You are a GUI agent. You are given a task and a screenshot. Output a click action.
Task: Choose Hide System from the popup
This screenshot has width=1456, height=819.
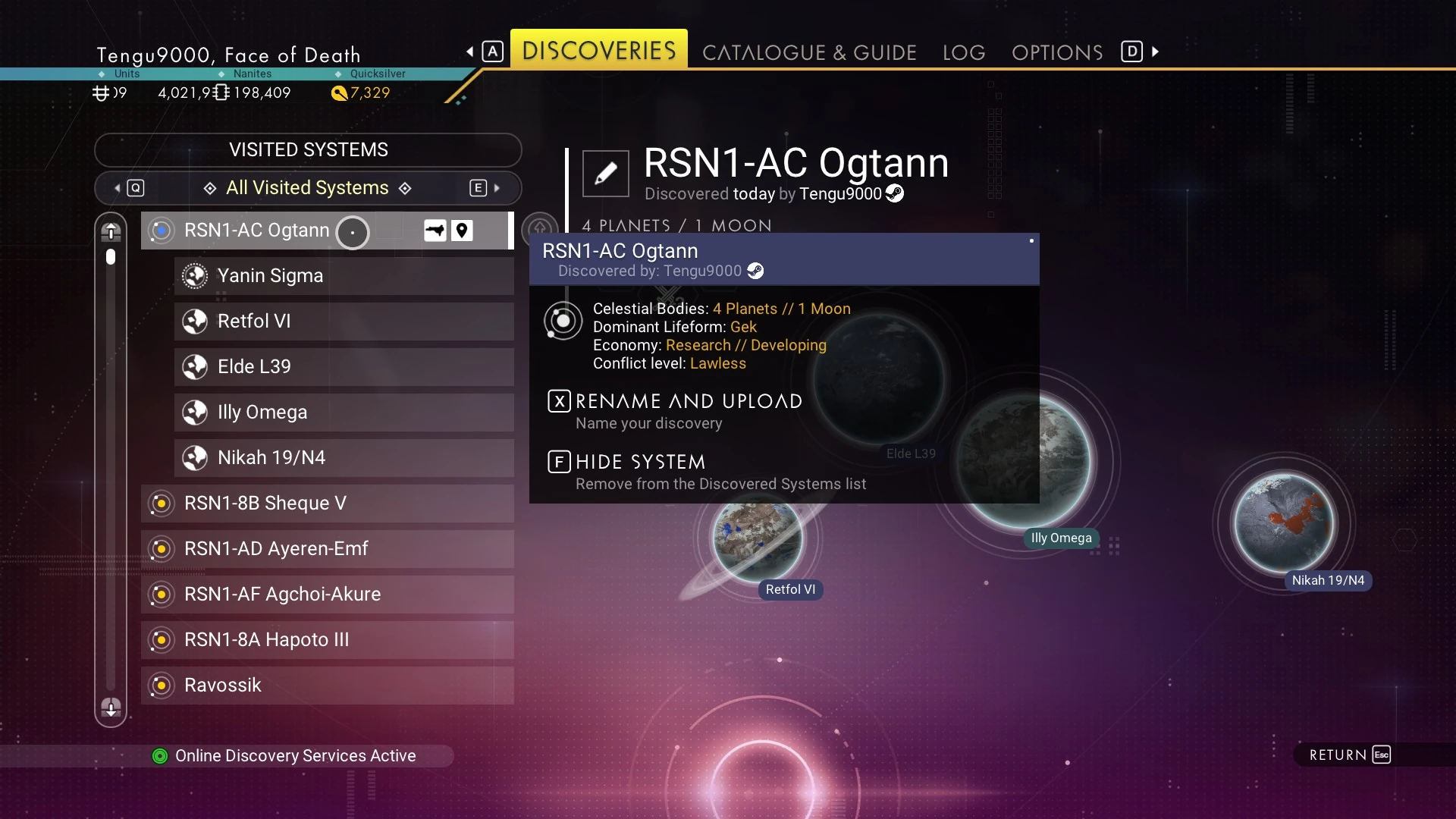[x=640, y=462]
